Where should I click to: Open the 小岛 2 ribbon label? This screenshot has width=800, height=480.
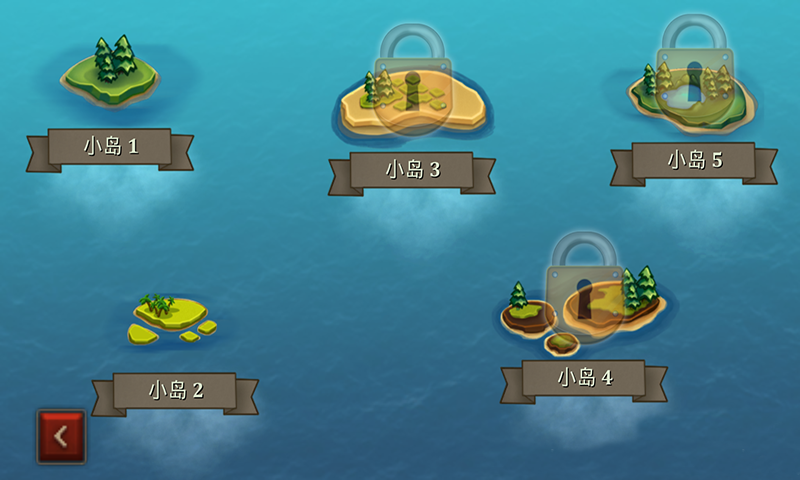[175, 390]
